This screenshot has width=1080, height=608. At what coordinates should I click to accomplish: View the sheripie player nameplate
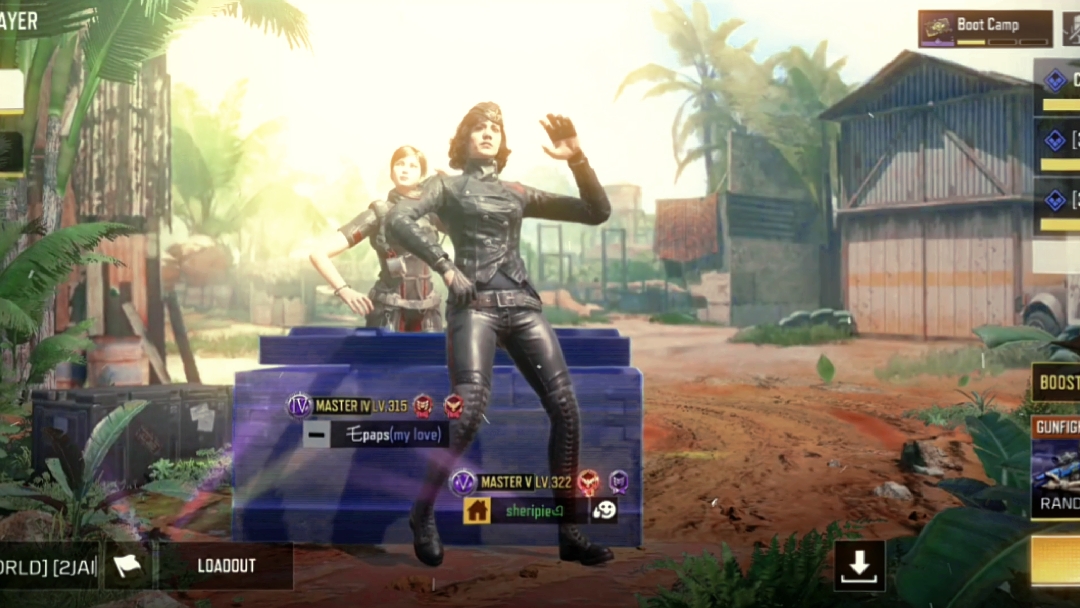tap(536, 510)
